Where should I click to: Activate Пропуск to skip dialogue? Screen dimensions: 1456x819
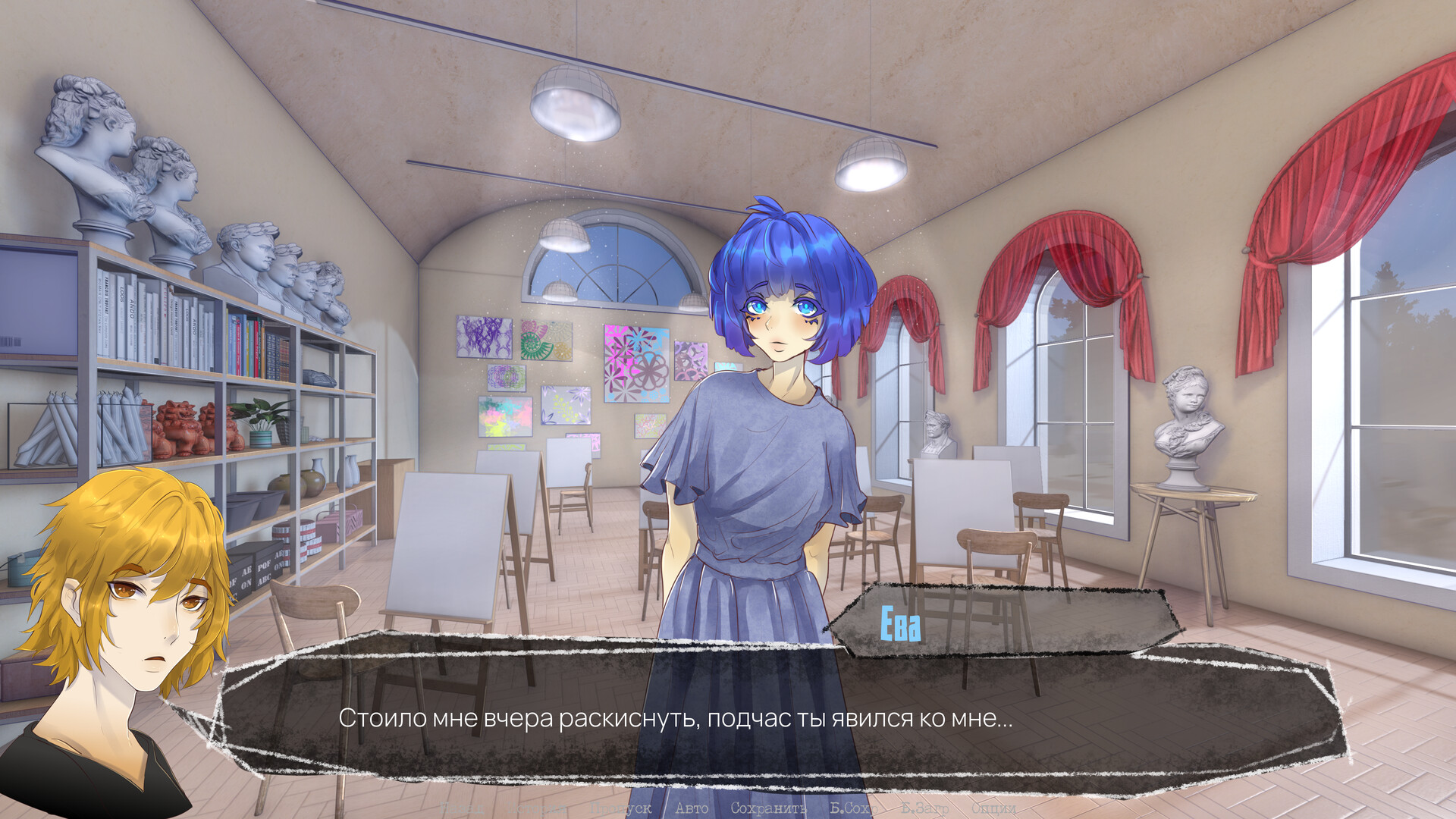[x=622, y=808]
